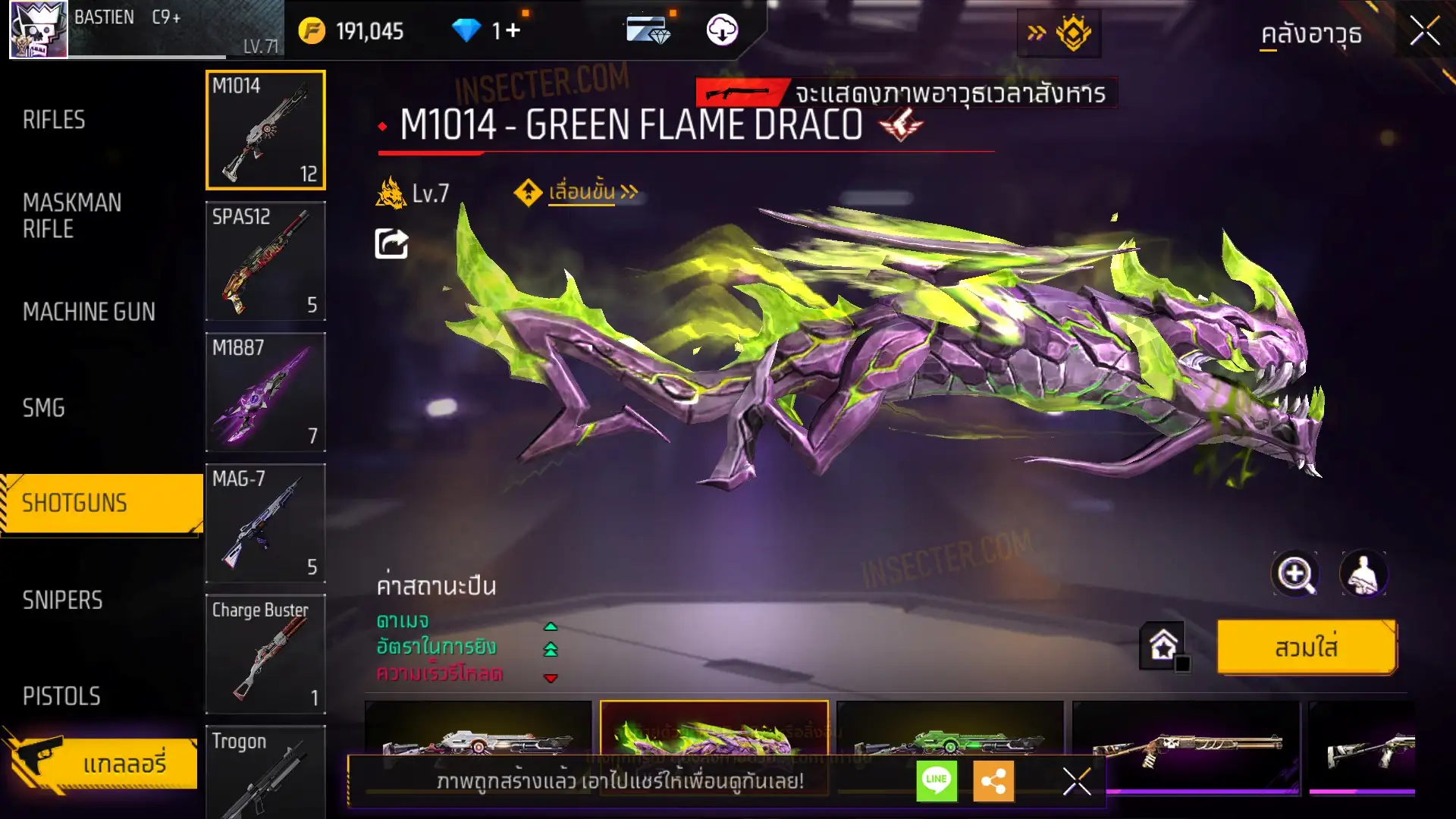1456x819 pixels.
Task: Click the yellow equip button
Action: pyautogui.click(x=1306, y=647)
